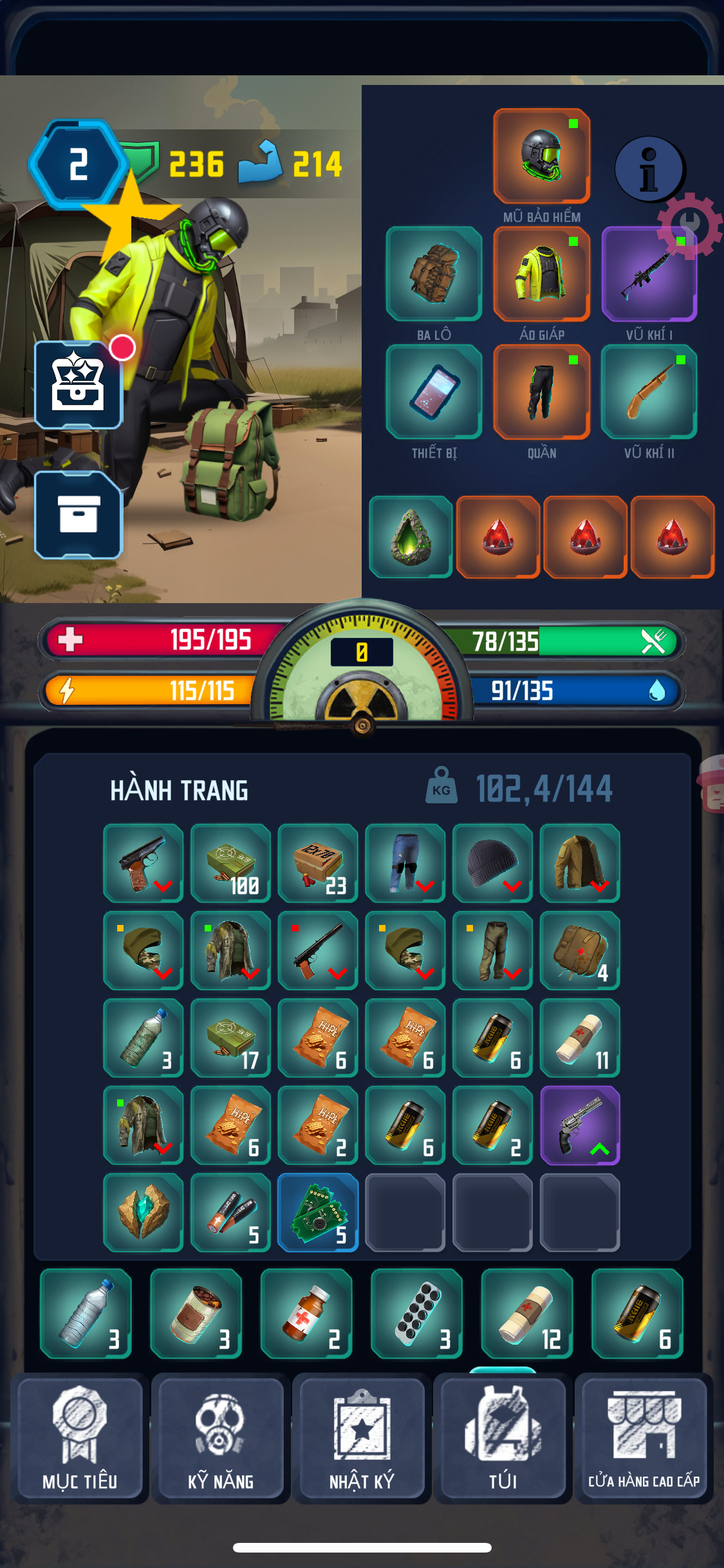The image size is (724, 1568).
Task: Select the phone in THIẾT BỊ slot
Action: tap(434, 391)
